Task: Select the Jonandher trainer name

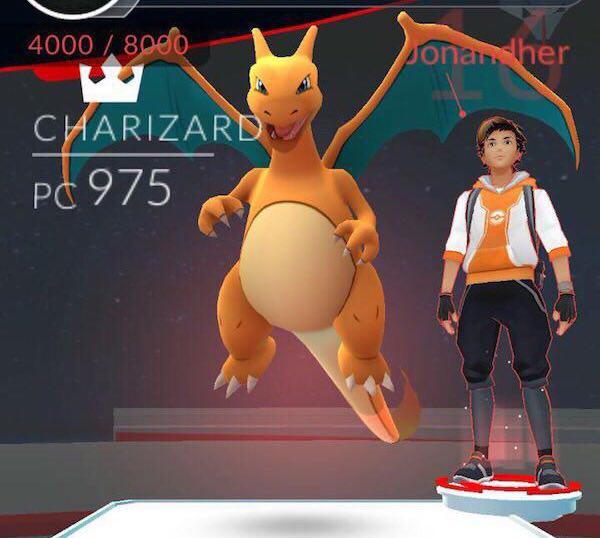Action: point(488,52)
